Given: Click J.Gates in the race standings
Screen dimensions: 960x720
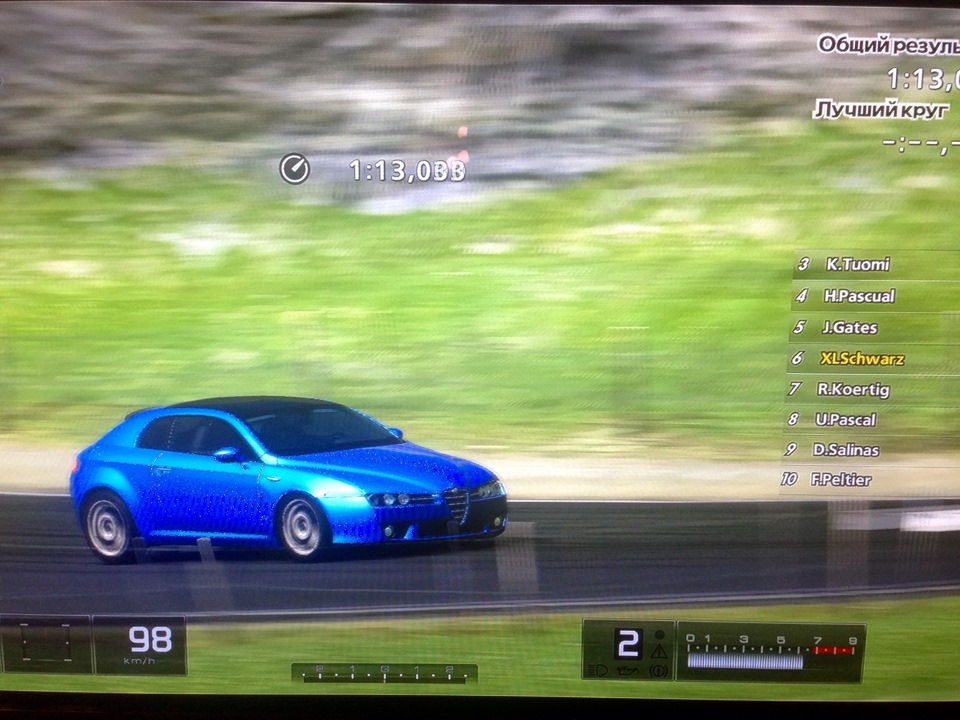Looking at the screenshot, I should pos(849,327).
